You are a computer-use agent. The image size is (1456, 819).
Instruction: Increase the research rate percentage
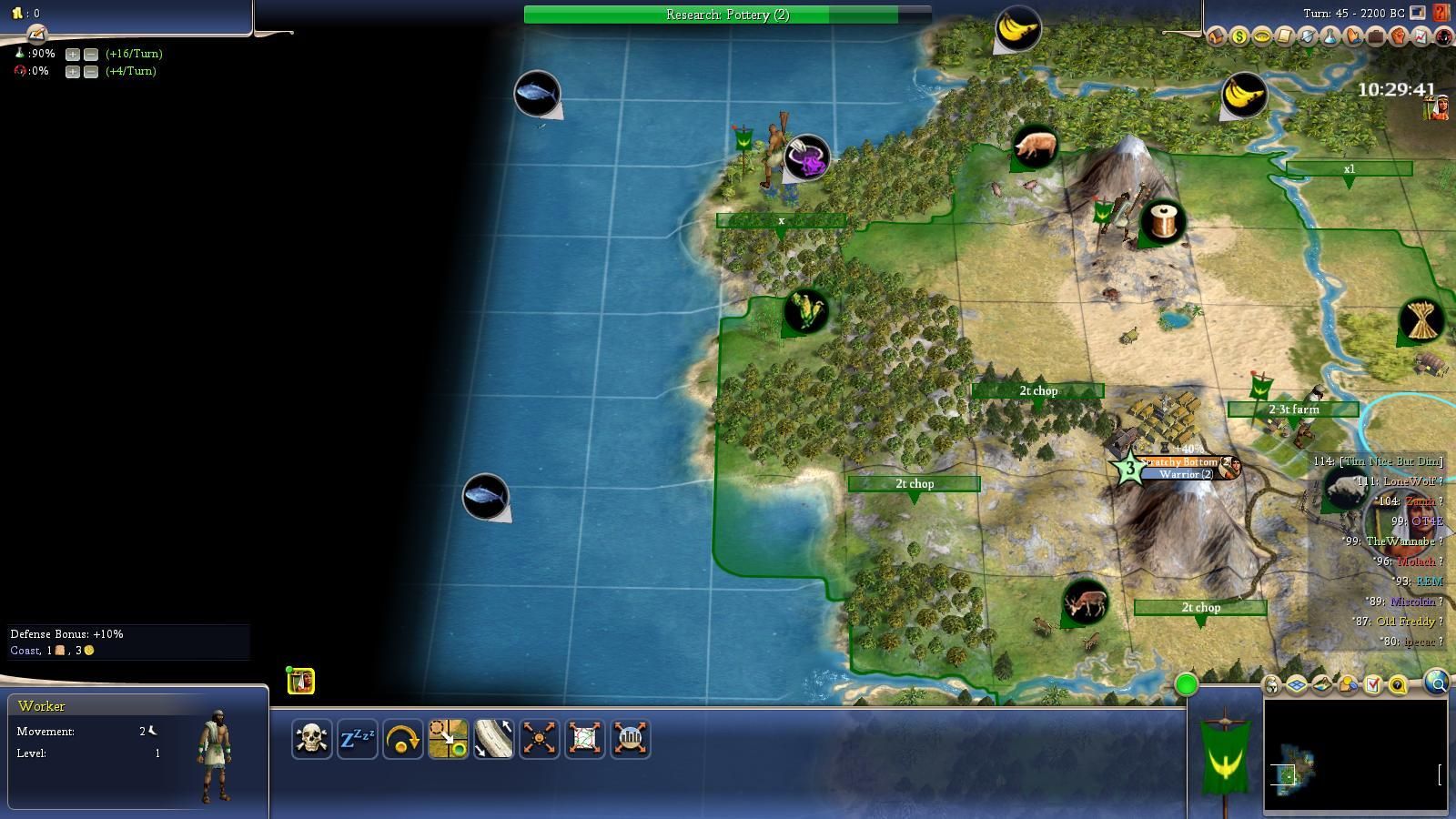point(73,54)
